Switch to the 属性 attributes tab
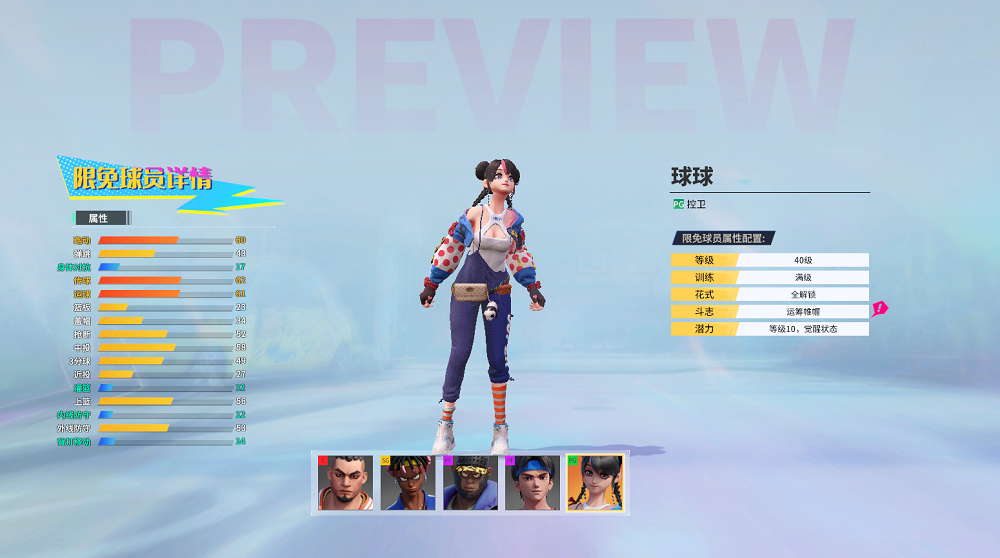This screenshot has width=1000, height=558. 100,218
